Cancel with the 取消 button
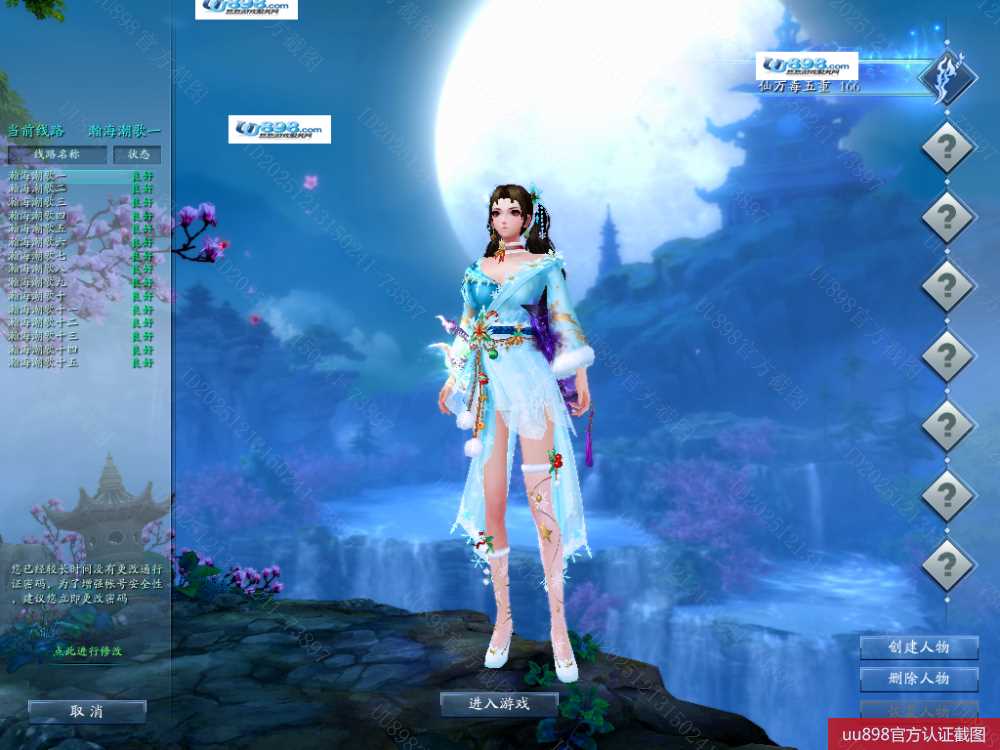Screen dimensions: 1000x750 tap(87, 711)
